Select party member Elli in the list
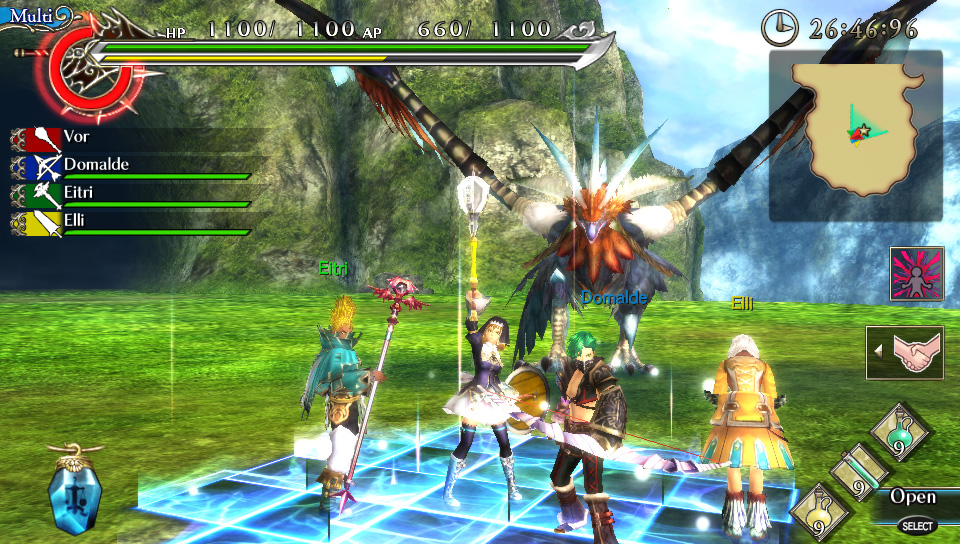The width and height of the screenshot is (960, 544). click(130, 221)
